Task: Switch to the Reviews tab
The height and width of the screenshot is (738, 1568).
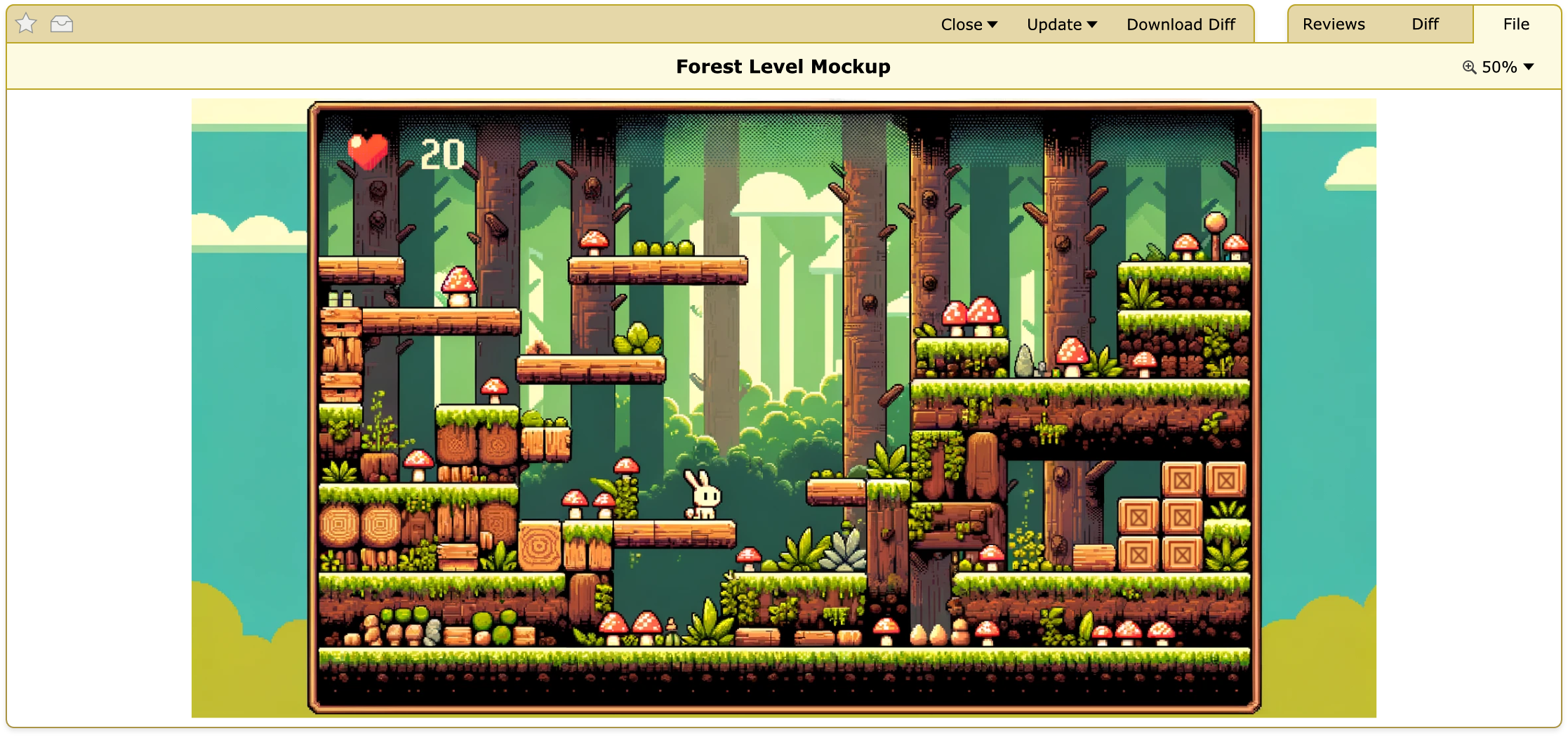Action: point(1333,25)
